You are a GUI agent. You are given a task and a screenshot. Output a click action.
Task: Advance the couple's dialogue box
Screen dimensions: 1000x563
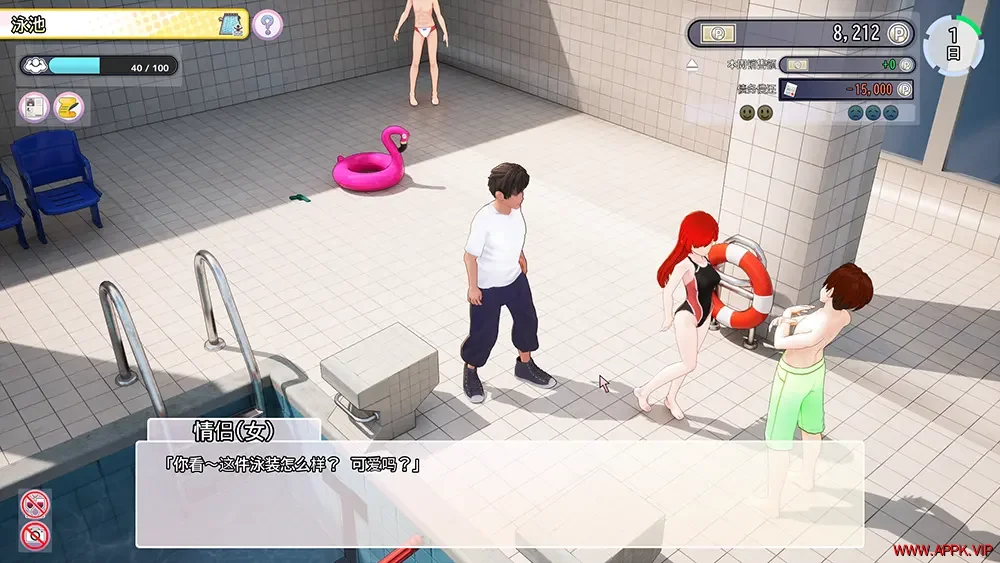point(499,494)
